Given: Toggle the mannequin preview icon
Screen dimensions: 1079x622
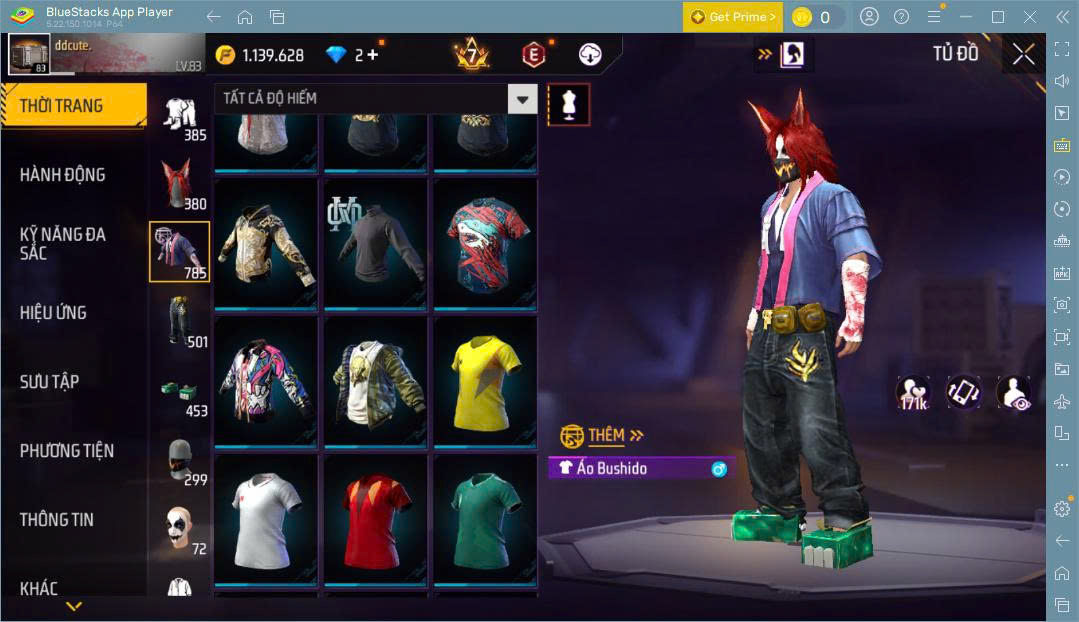Looking at the screenshot, I should pyautogui.click(x=568, y=104).
